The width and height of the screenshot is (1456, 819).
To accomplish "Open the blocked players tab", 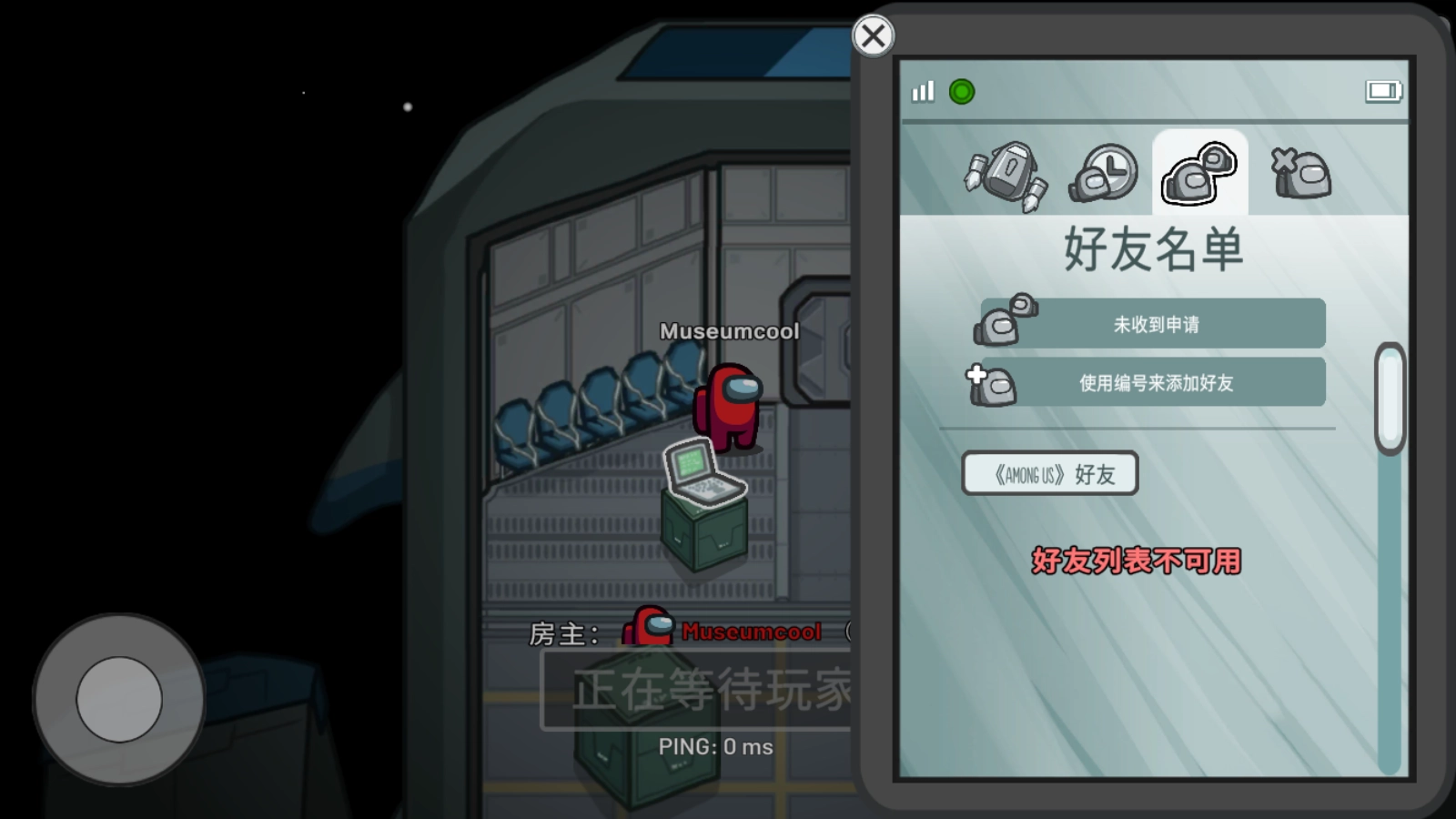I will [x=1301, y=173].
